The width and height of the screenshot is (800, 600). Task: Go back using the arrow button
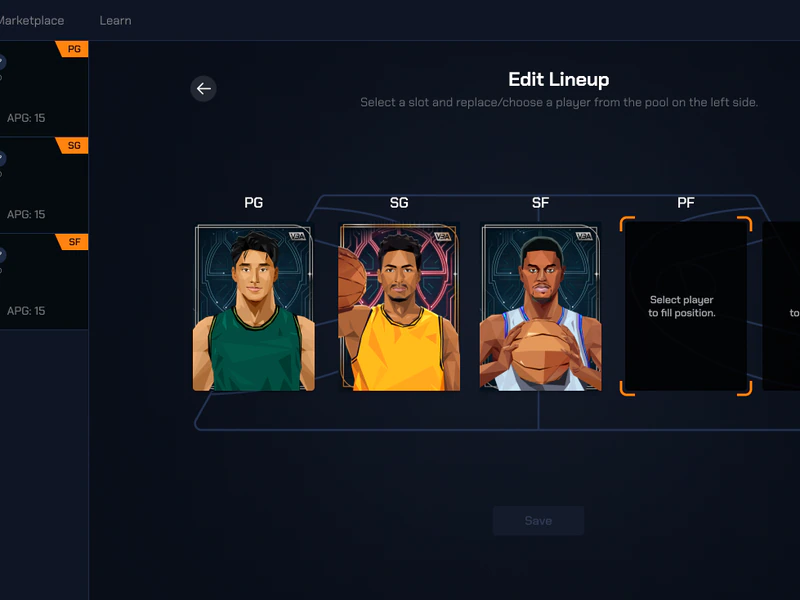(x=204, y=89)
